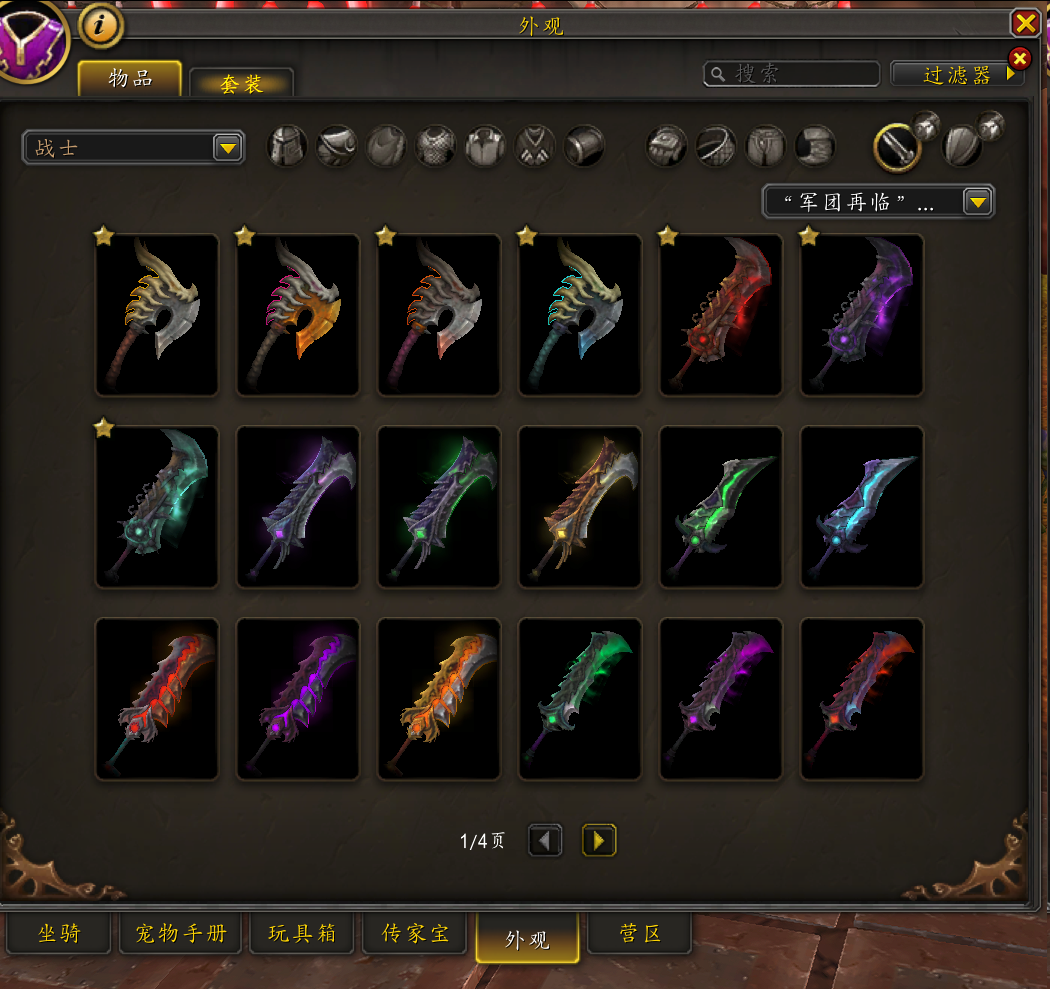This screenshot has width=1050, height=989.
Task: Close the 外观 appearance window
Action: point(1025,23)
